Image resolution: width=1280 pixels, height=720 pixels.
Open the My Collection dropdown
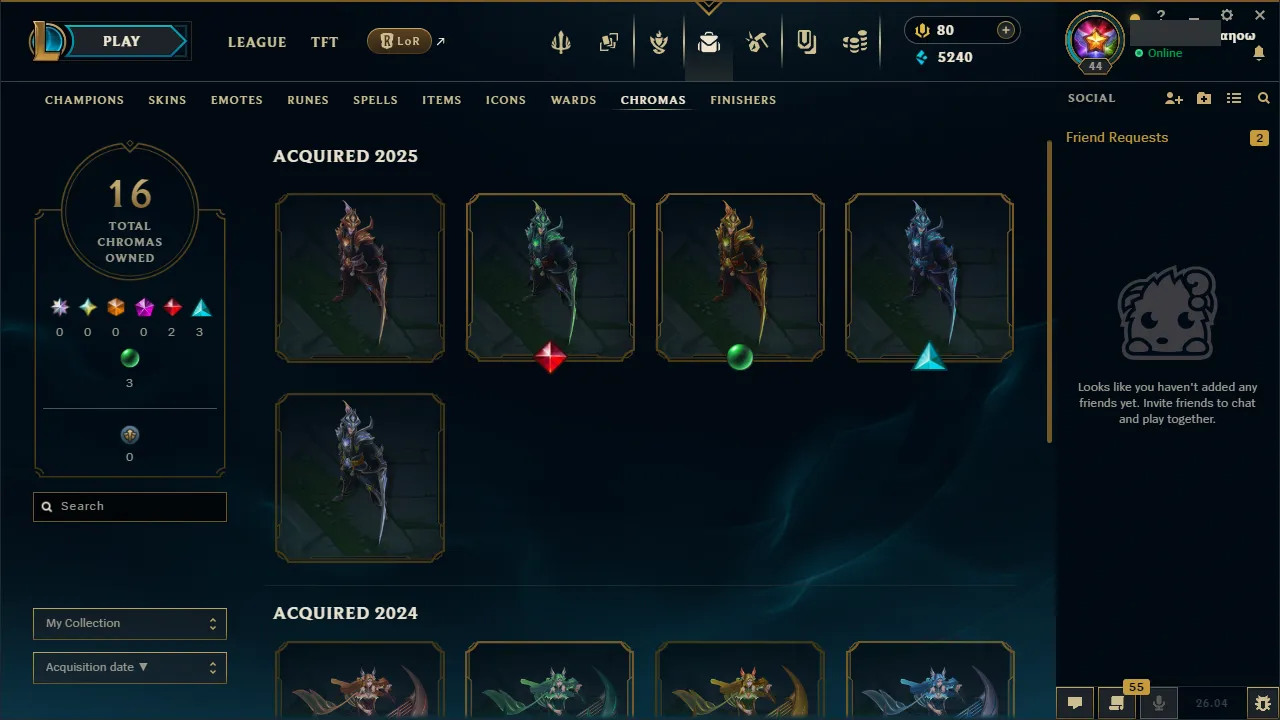[x=129, y=623]
